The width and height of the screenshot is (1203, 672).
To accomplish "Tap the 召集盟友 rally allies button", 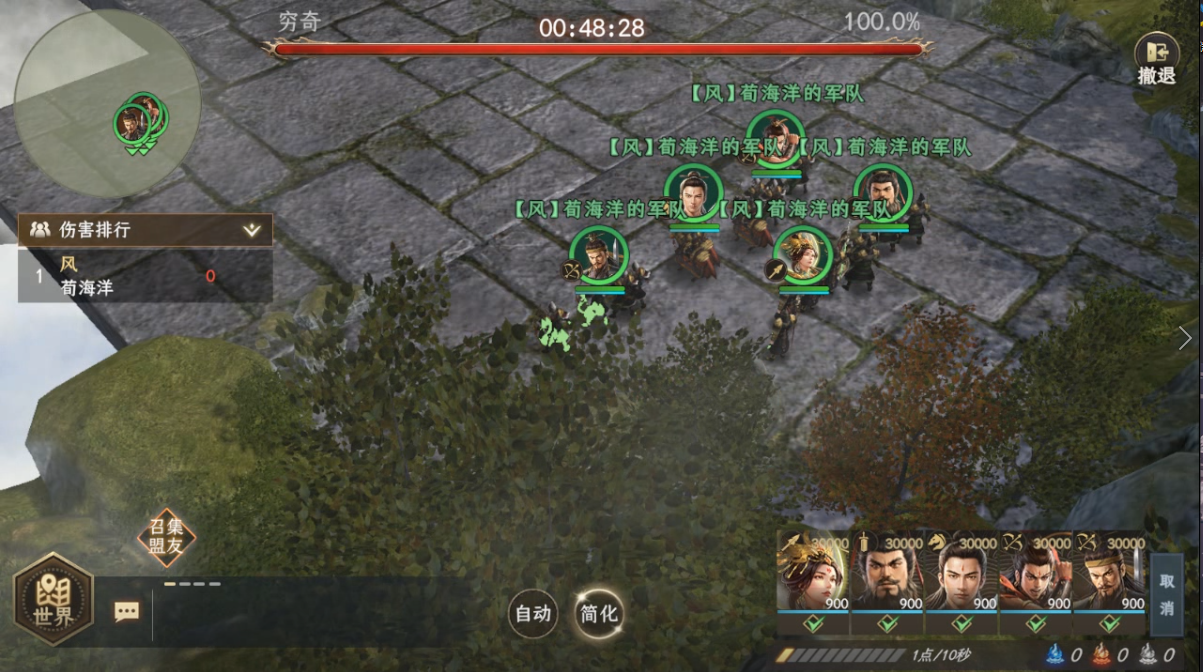I will click(166, 538).
